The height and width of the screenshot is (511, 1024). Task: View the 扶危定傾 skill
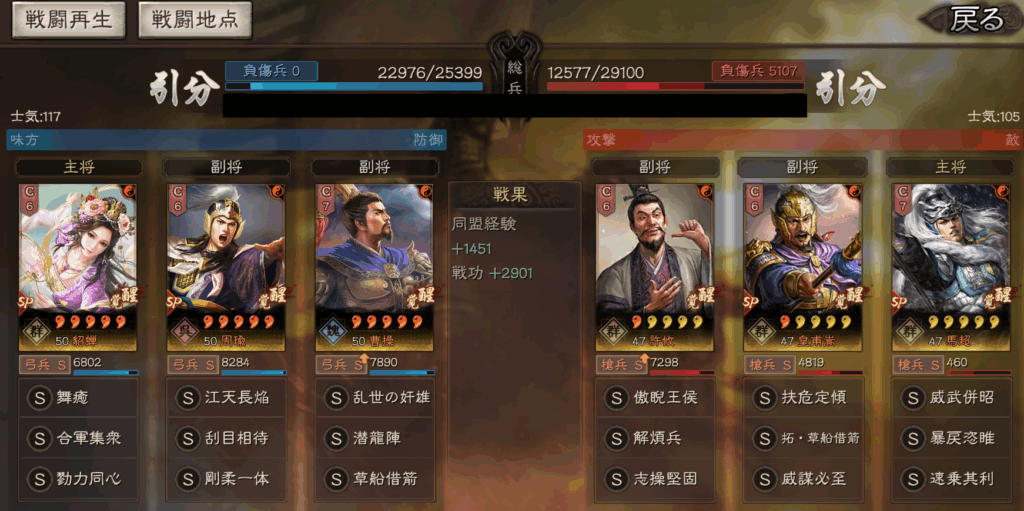(803, 397)
